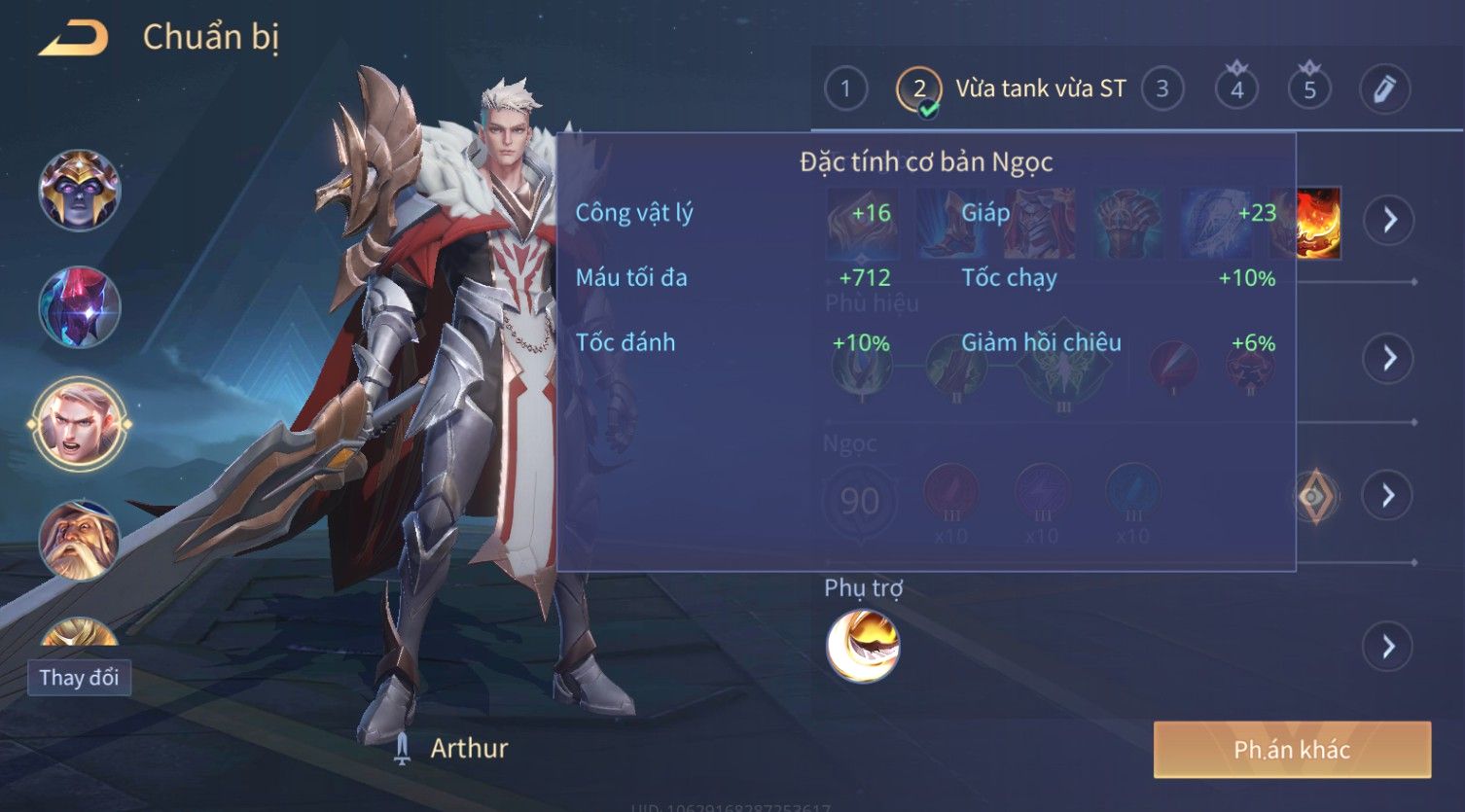Select loadout preset 1
The height and width of the screenshot is (812, 1465).
845,89
